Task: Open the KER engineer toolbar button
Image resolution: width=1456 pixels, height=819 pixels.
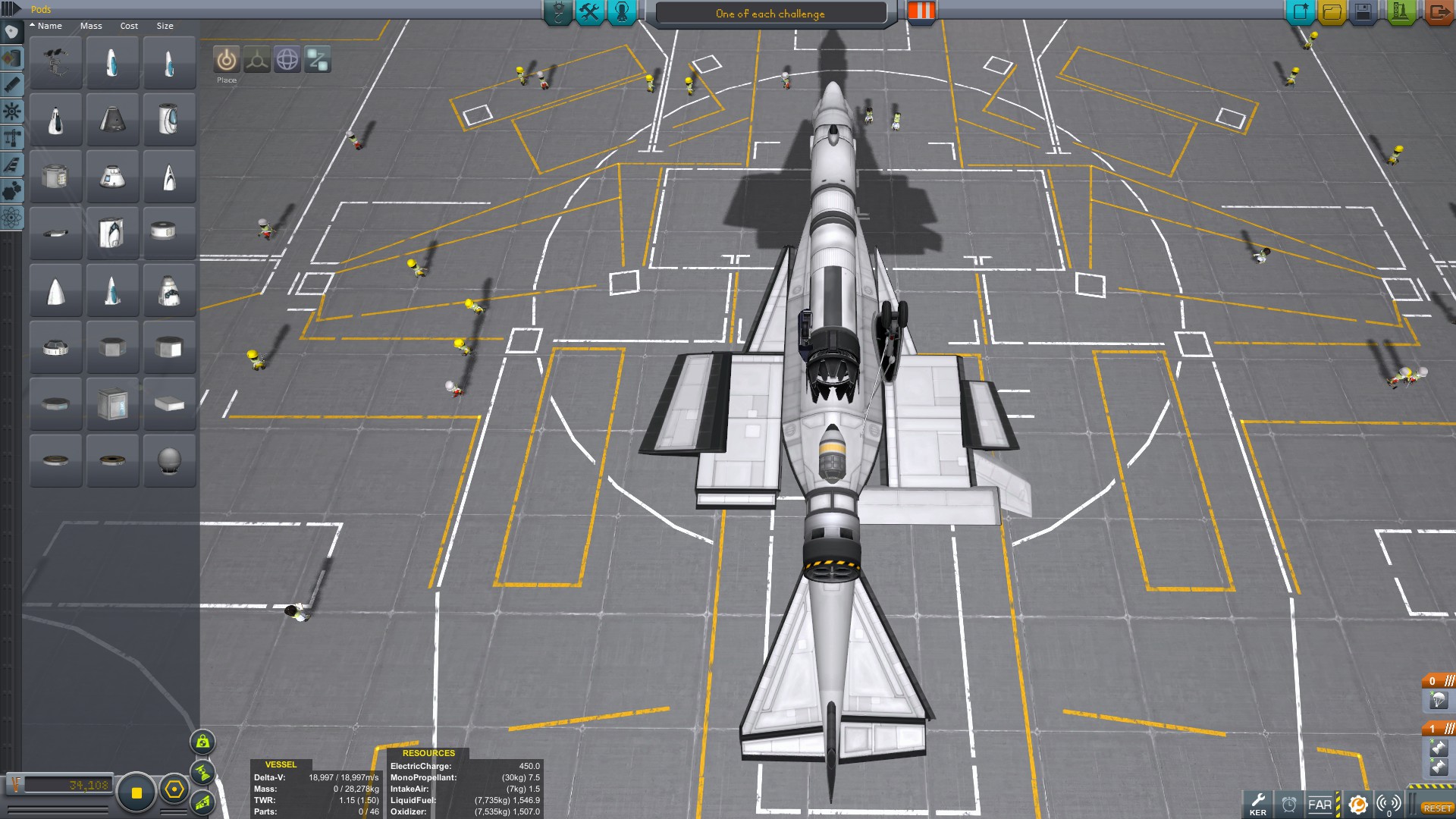Action: pyautogui.click(x=1258, y=804)
